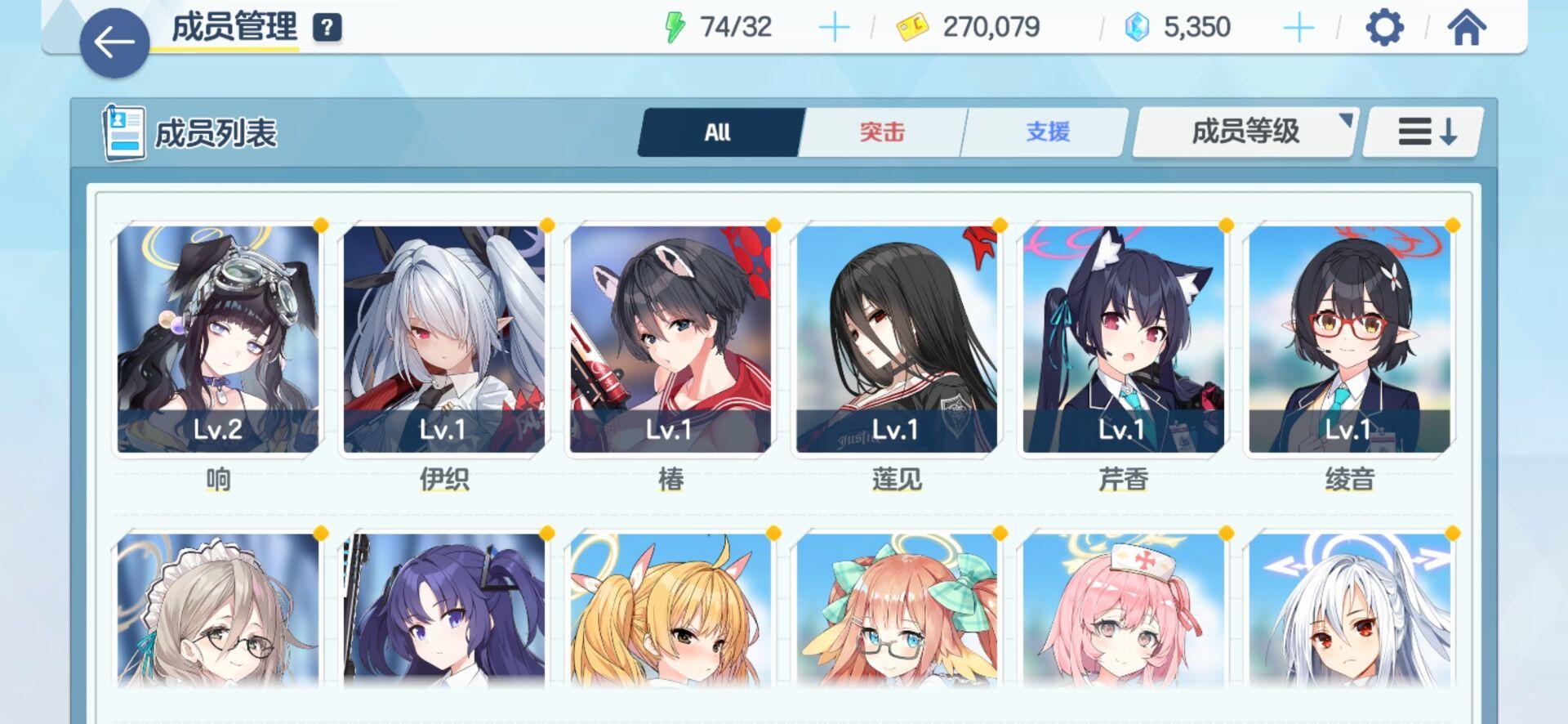Open the help icon beside 成员管理 title

click(326, 27)
